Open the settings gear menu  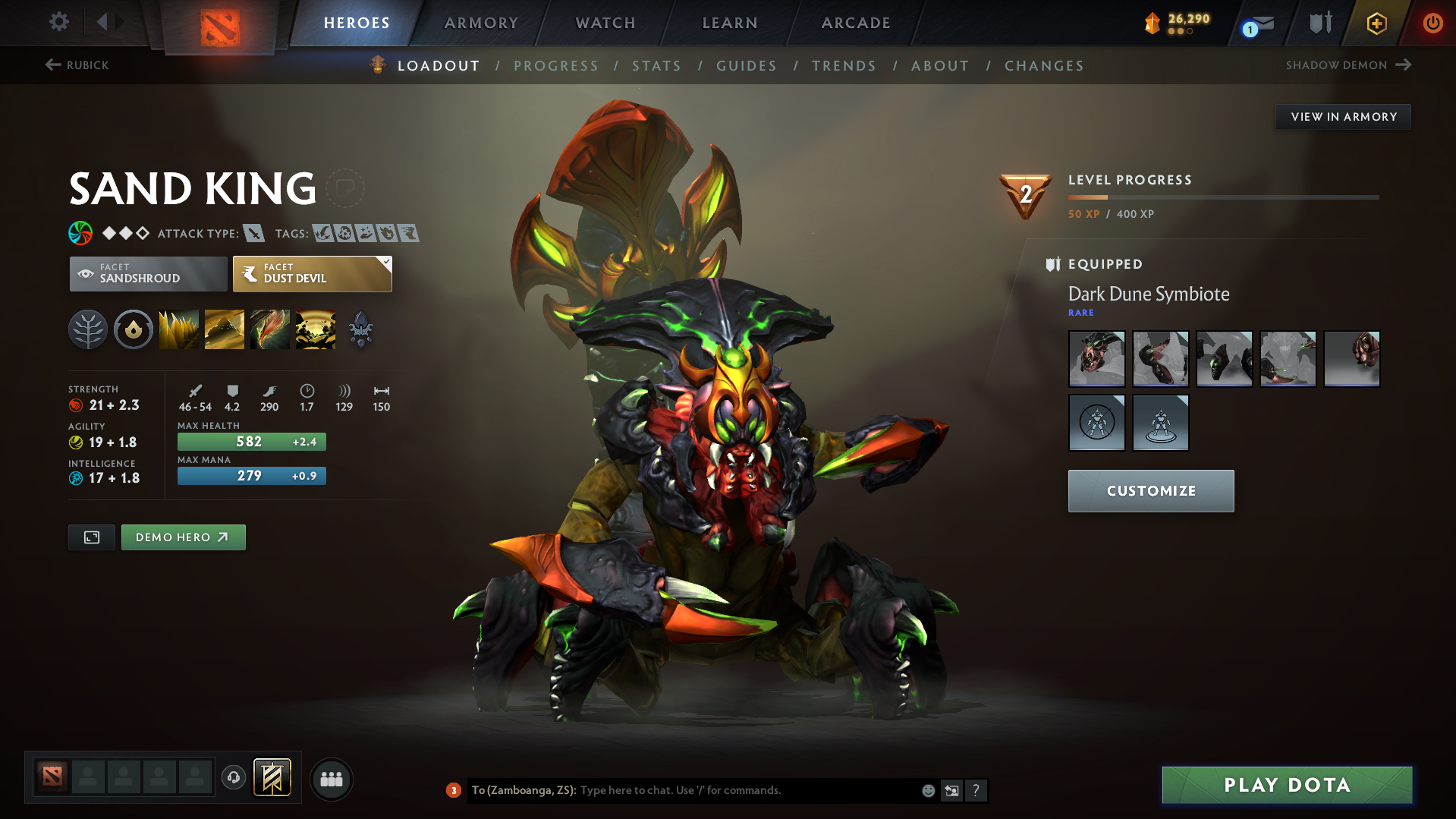tap(58, 22)
